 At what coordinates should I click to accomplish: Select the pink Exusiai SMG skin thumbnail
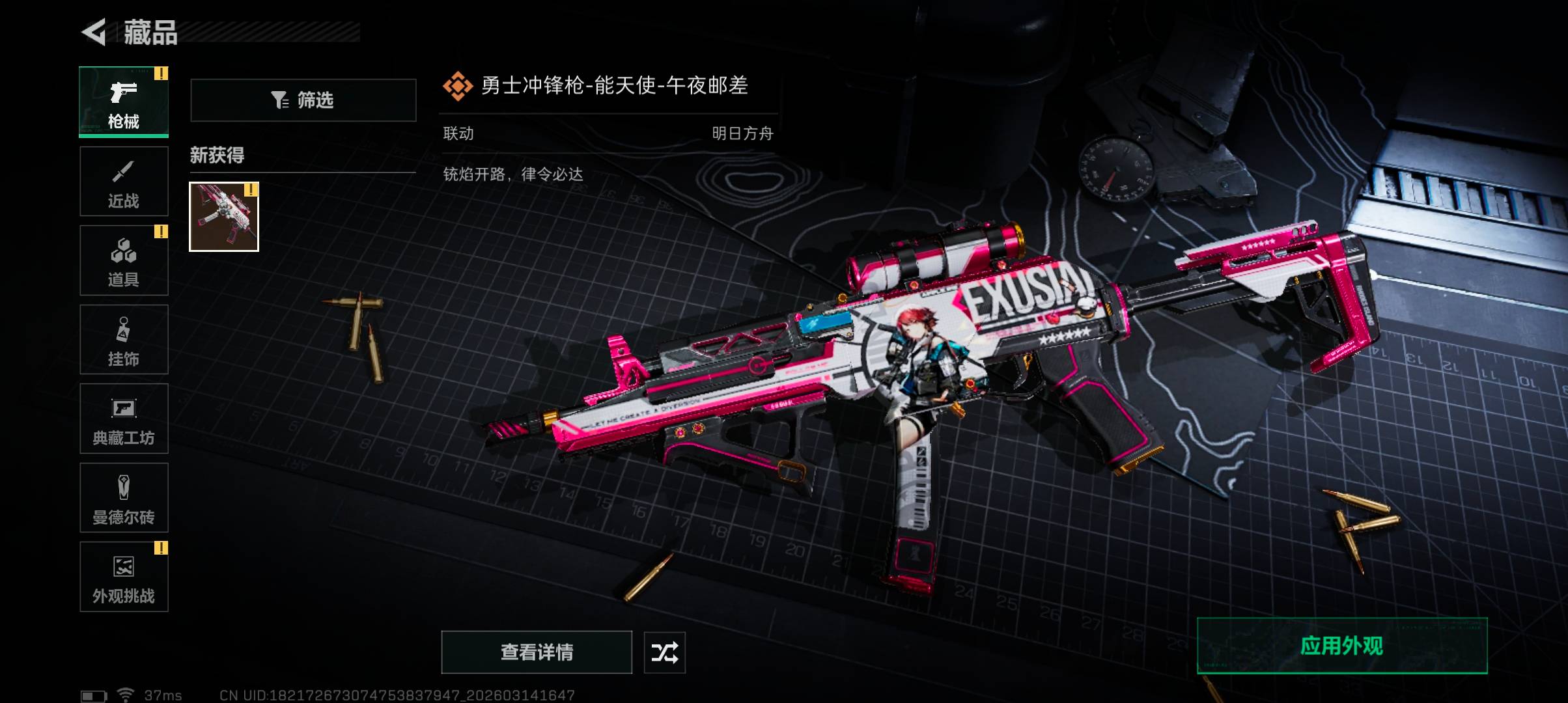[x=224, y=217]
